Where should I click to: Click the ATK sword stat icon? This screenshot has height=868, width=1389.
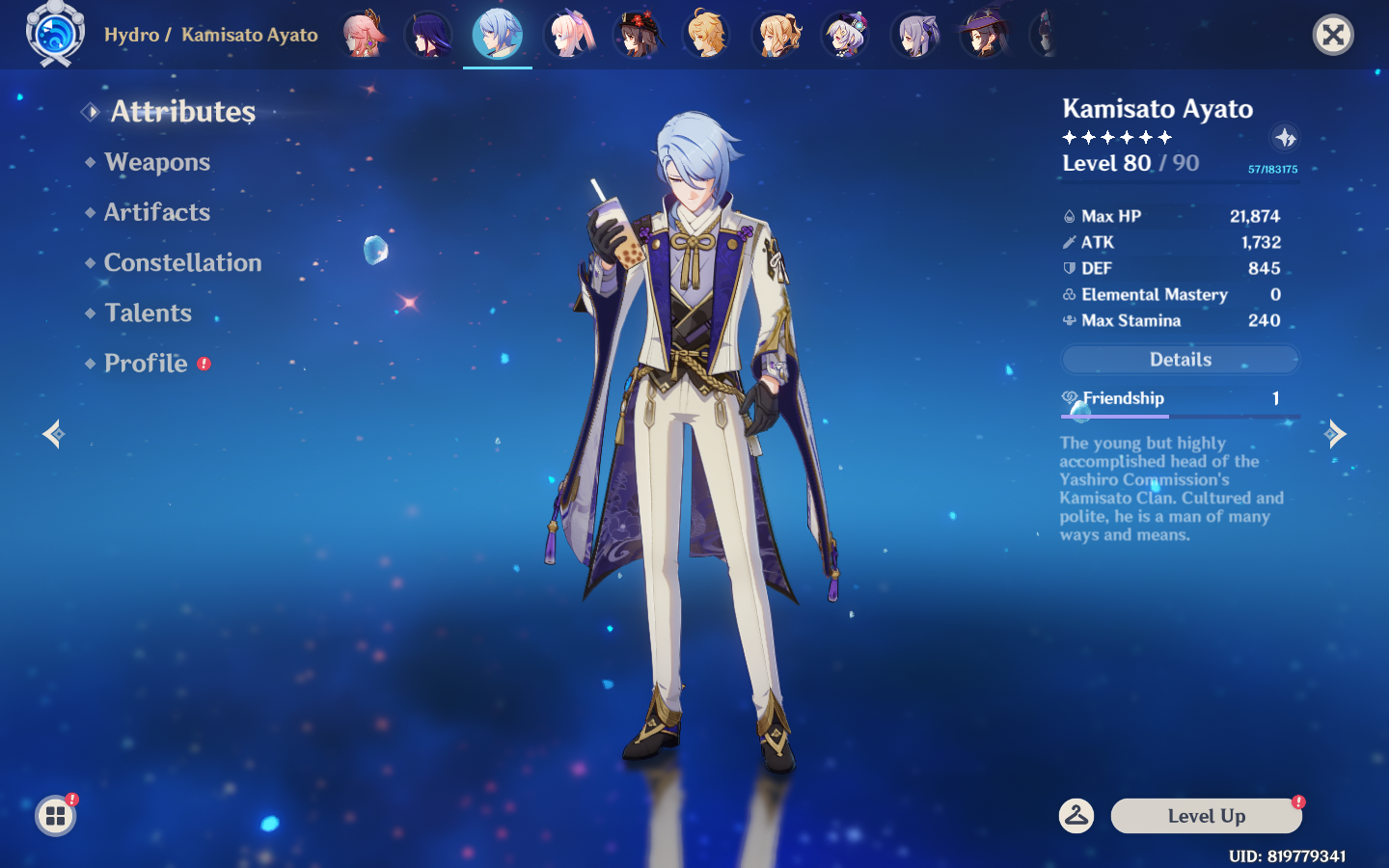[x=1069, y=242]
